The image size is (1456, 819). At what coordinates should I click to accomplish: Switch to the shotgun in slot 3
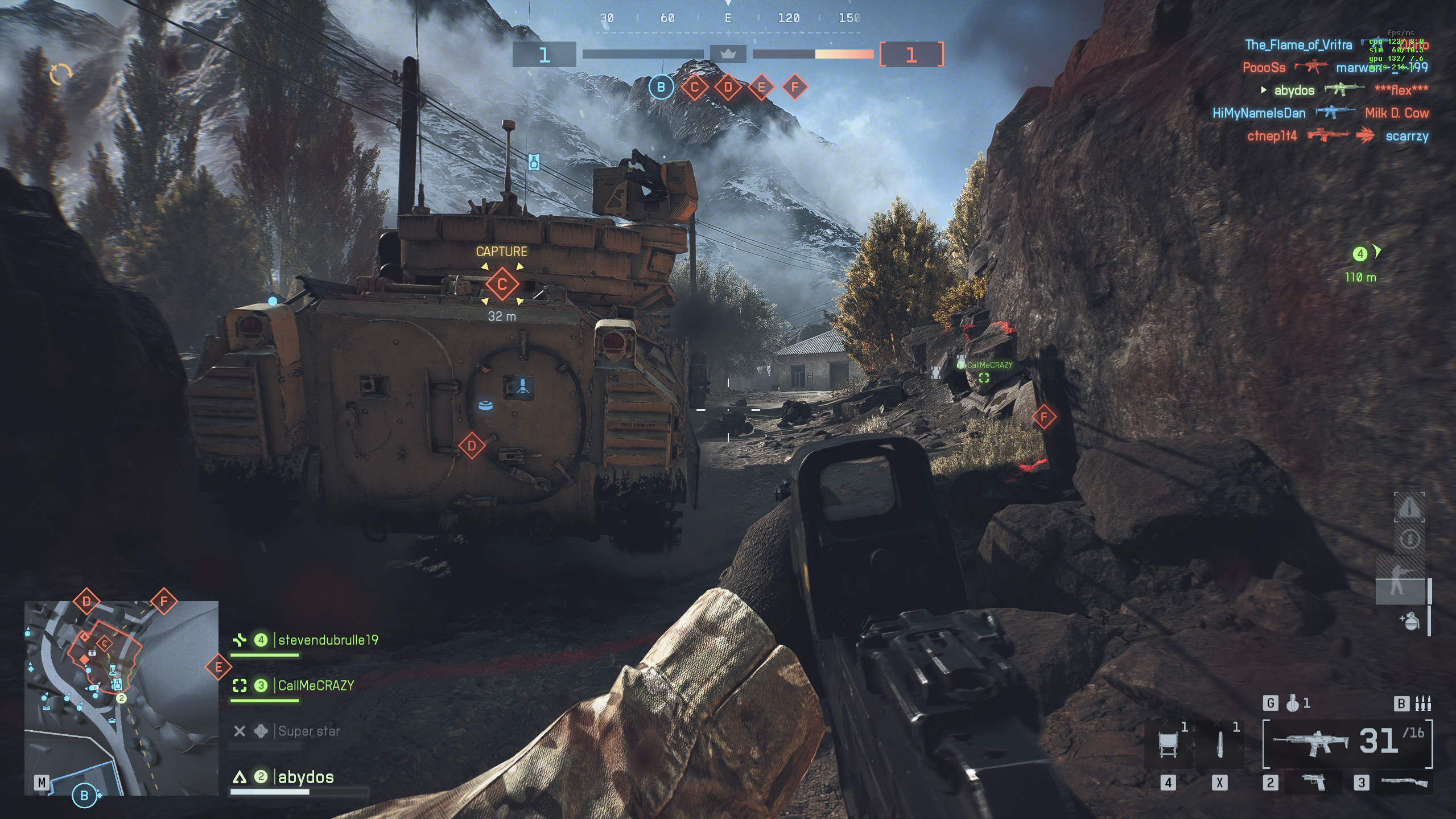tap(1403, 783)
